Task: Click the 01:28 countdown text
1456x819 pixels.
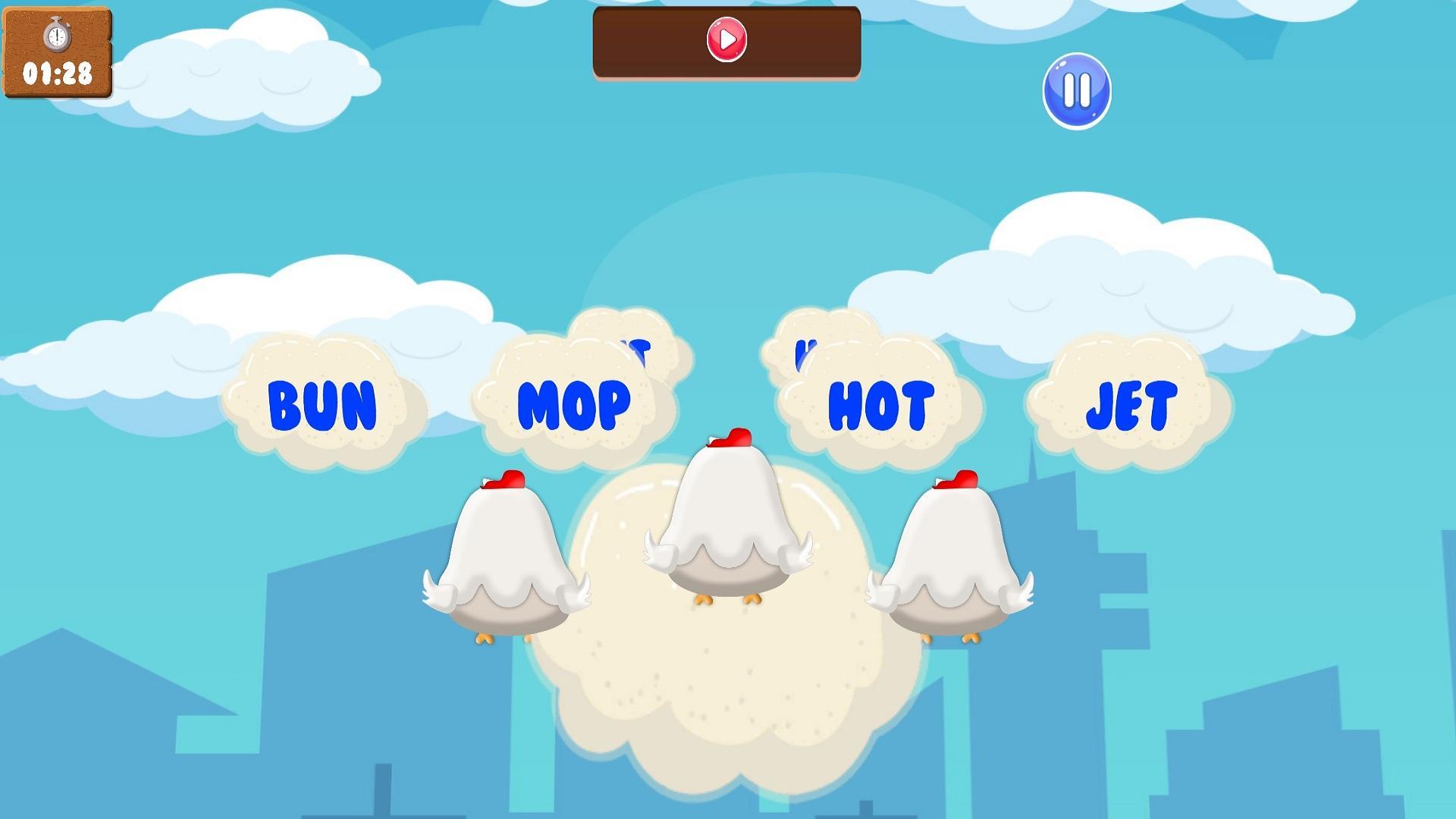Action: pyautogui.click(x=59, y=74)
